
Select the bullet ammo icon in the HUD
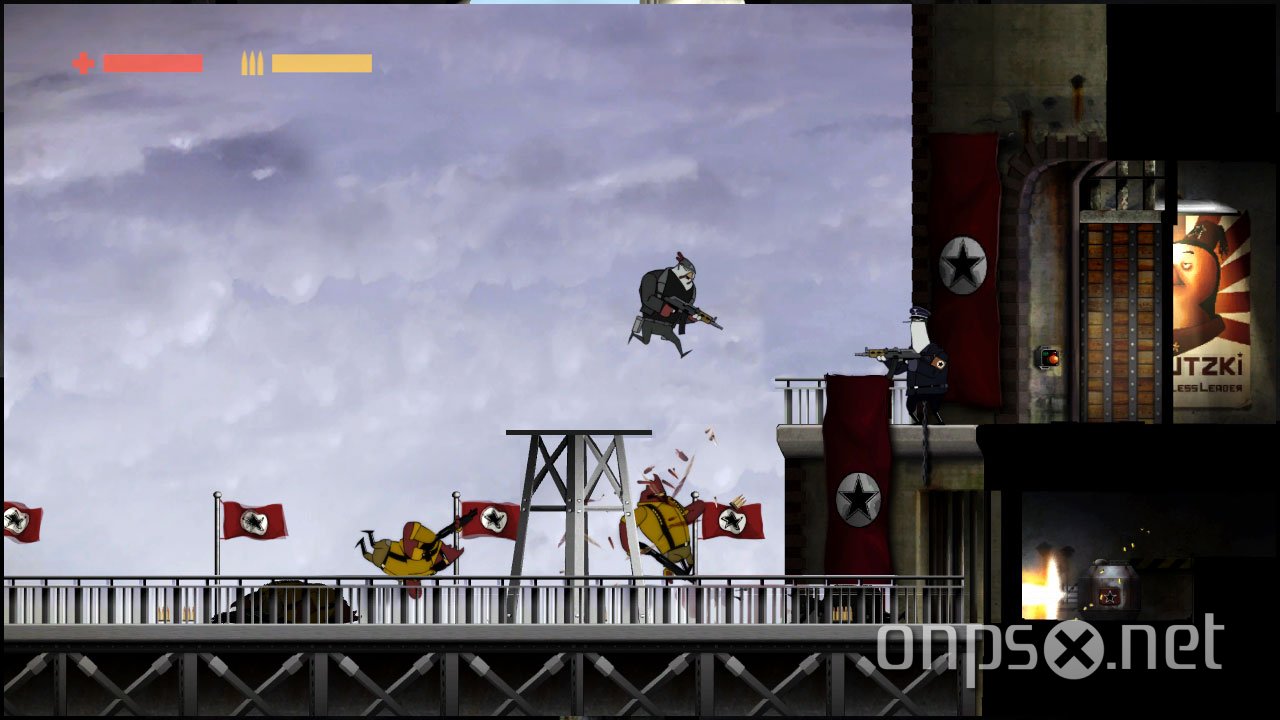point(251,64)
